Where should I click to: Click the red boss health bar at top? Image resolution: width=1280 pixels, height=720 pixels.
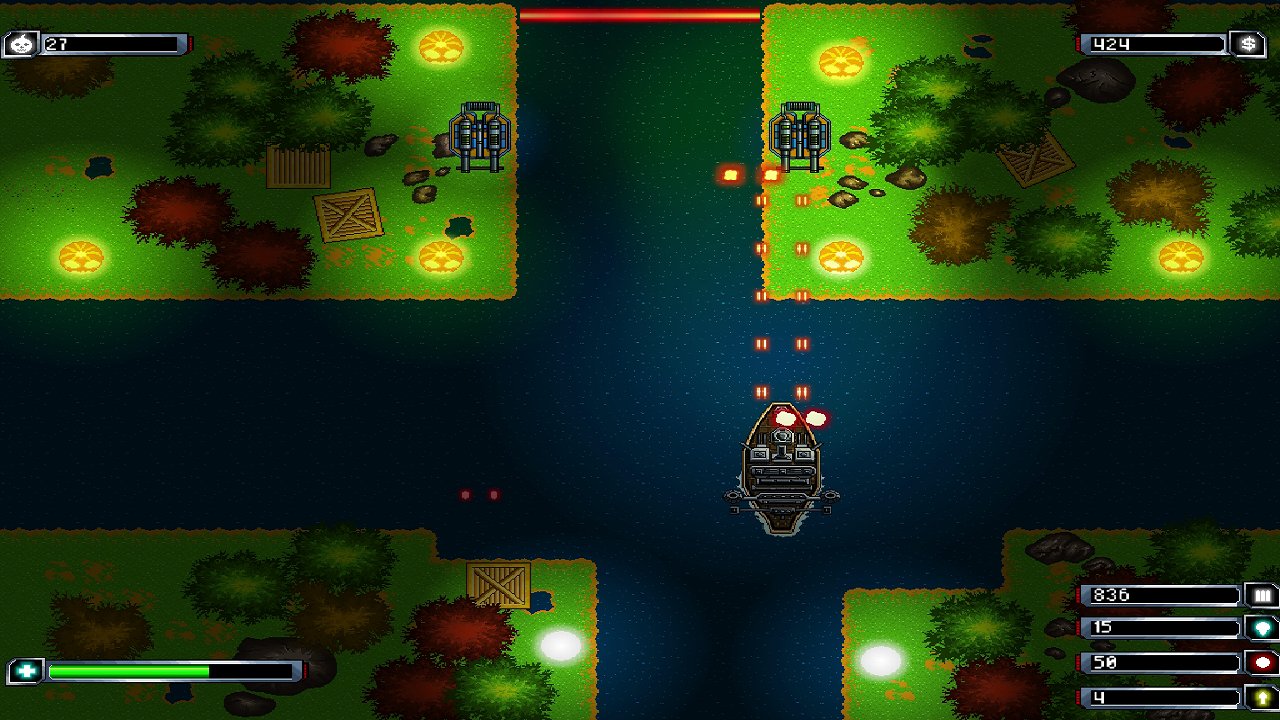pyautogui.click(x=640, y=16)
